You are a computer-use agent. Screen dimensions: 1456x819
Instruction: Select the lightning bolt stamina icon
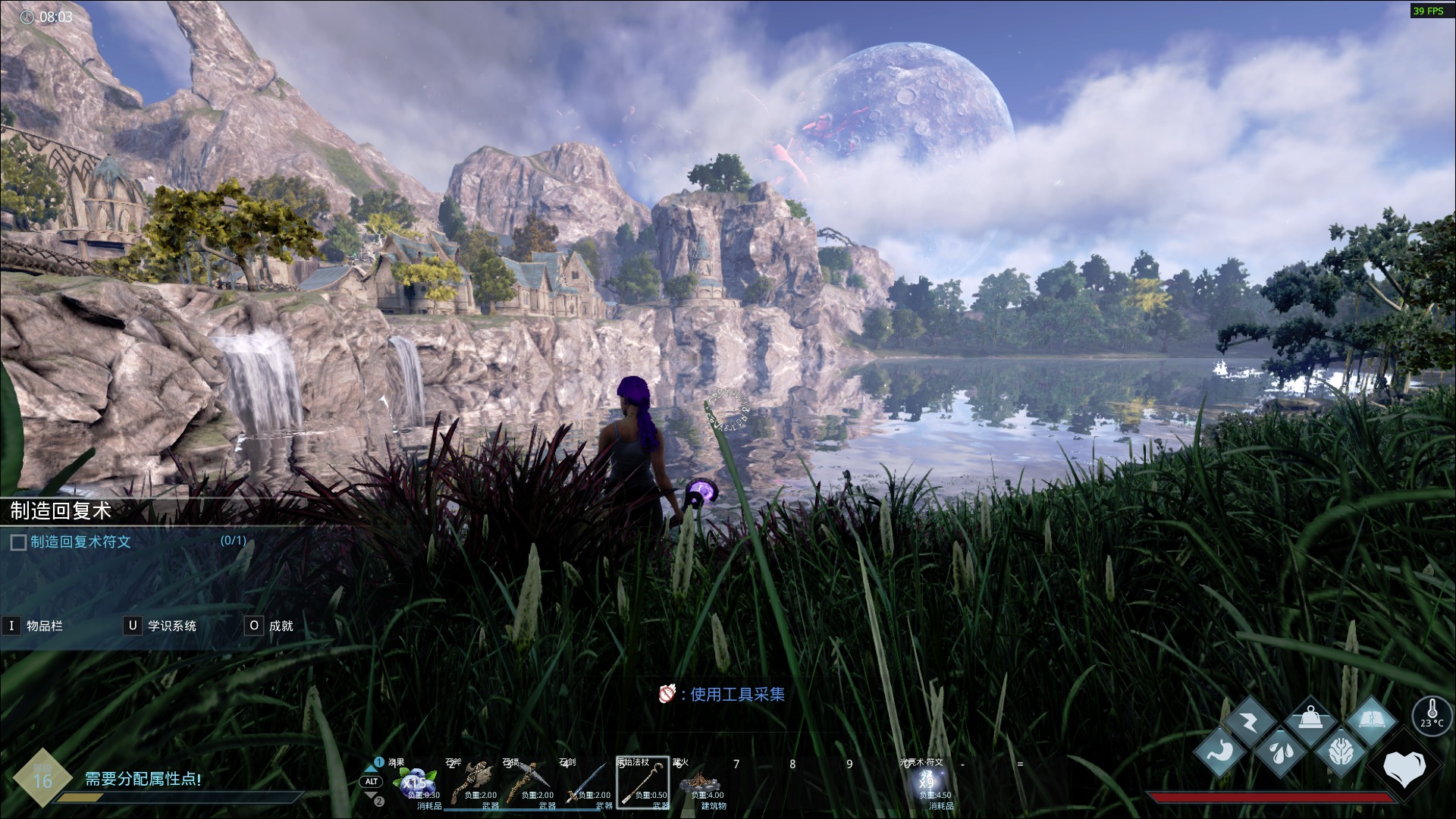(x=1250, y=721)
